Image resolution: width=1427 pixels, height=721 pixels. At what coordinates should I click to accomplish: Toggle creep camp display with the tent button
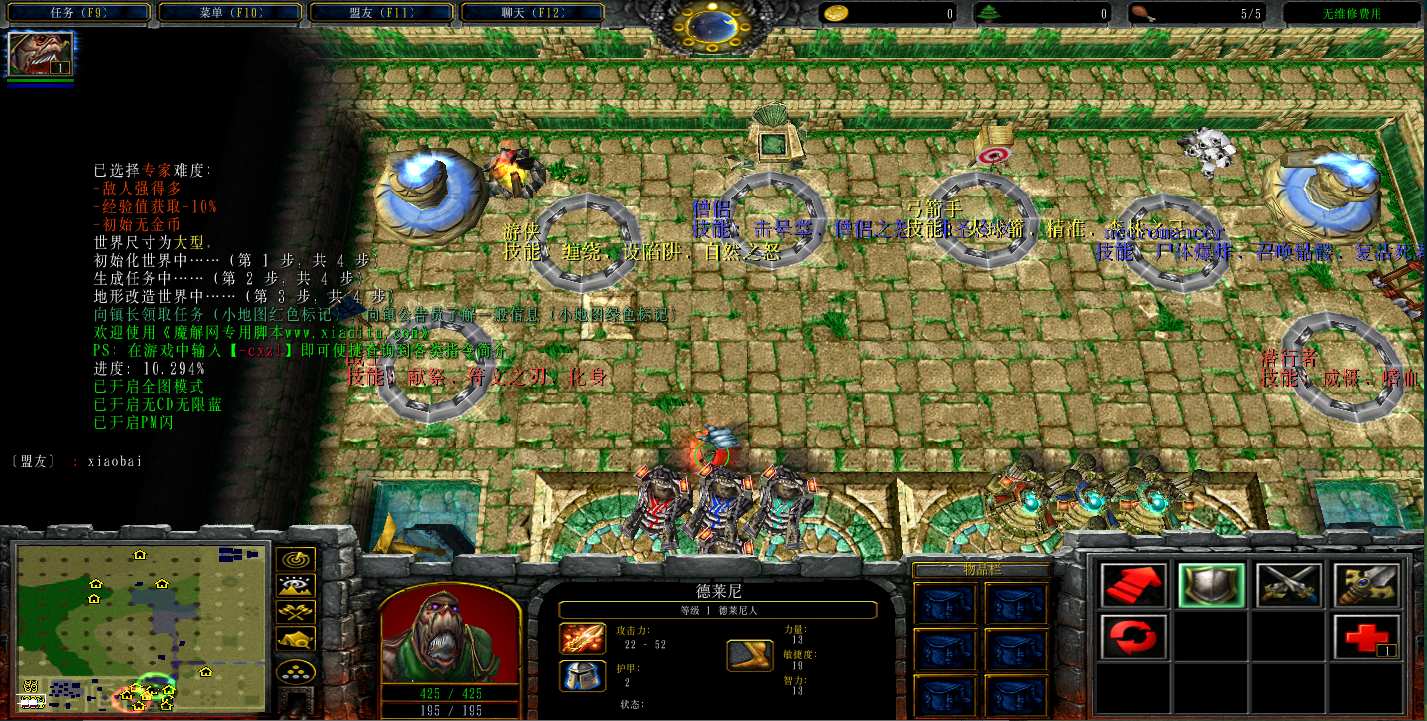click(x=298, y=638)
